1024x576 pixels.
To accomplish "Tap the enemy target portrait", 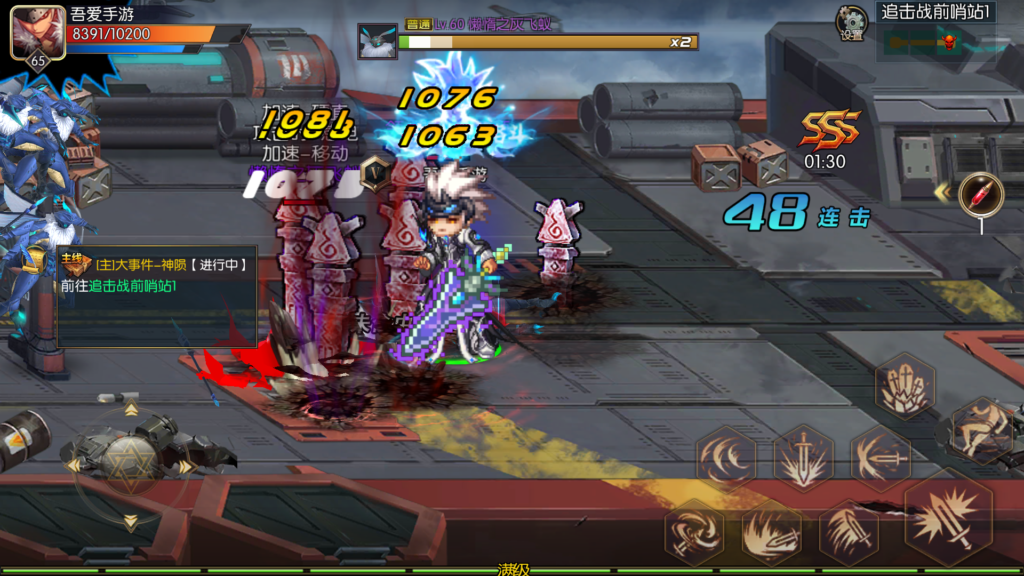I will 378,43.
